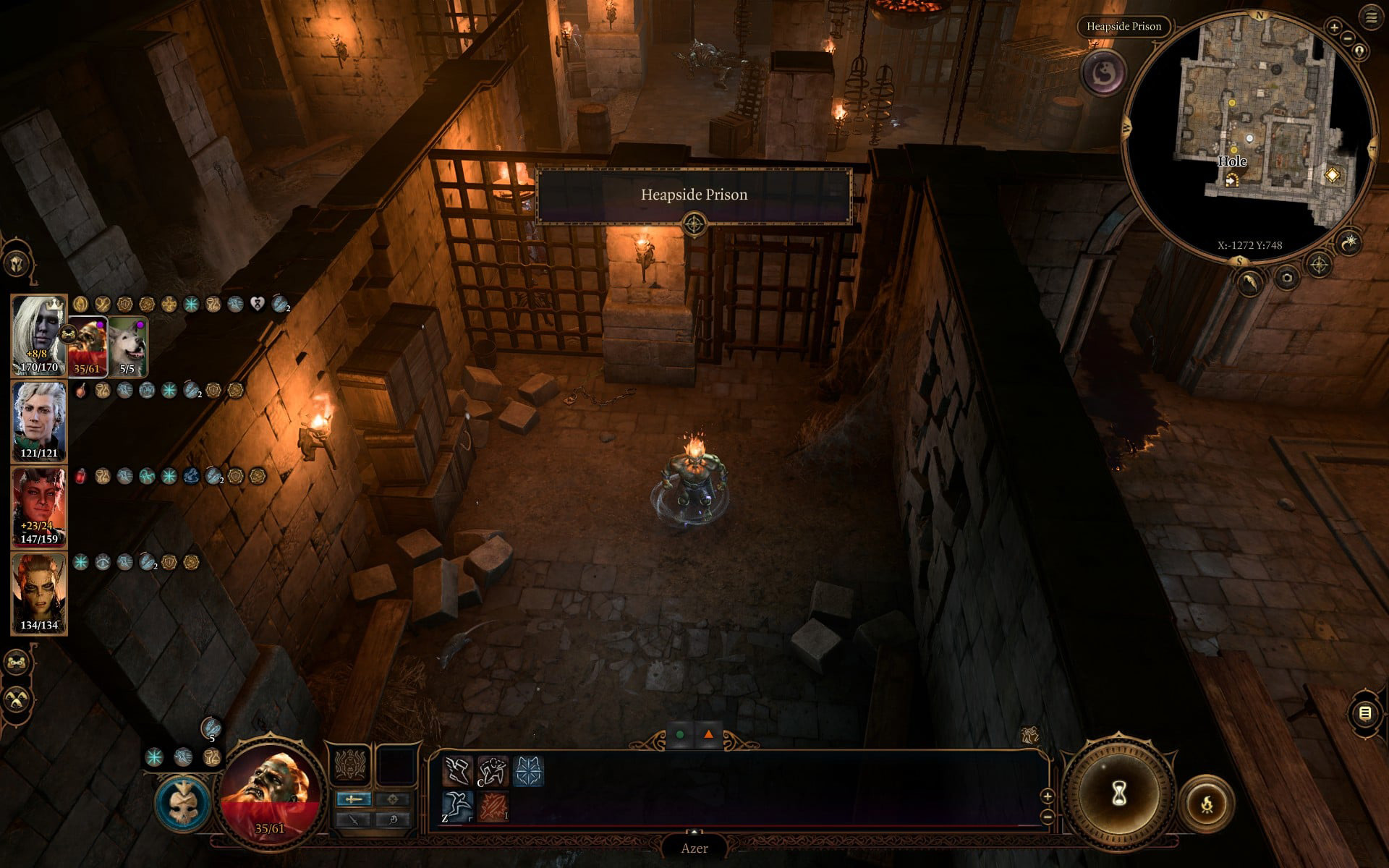
Task: Toggle the melee weapon set button
Action: point(354,799)
